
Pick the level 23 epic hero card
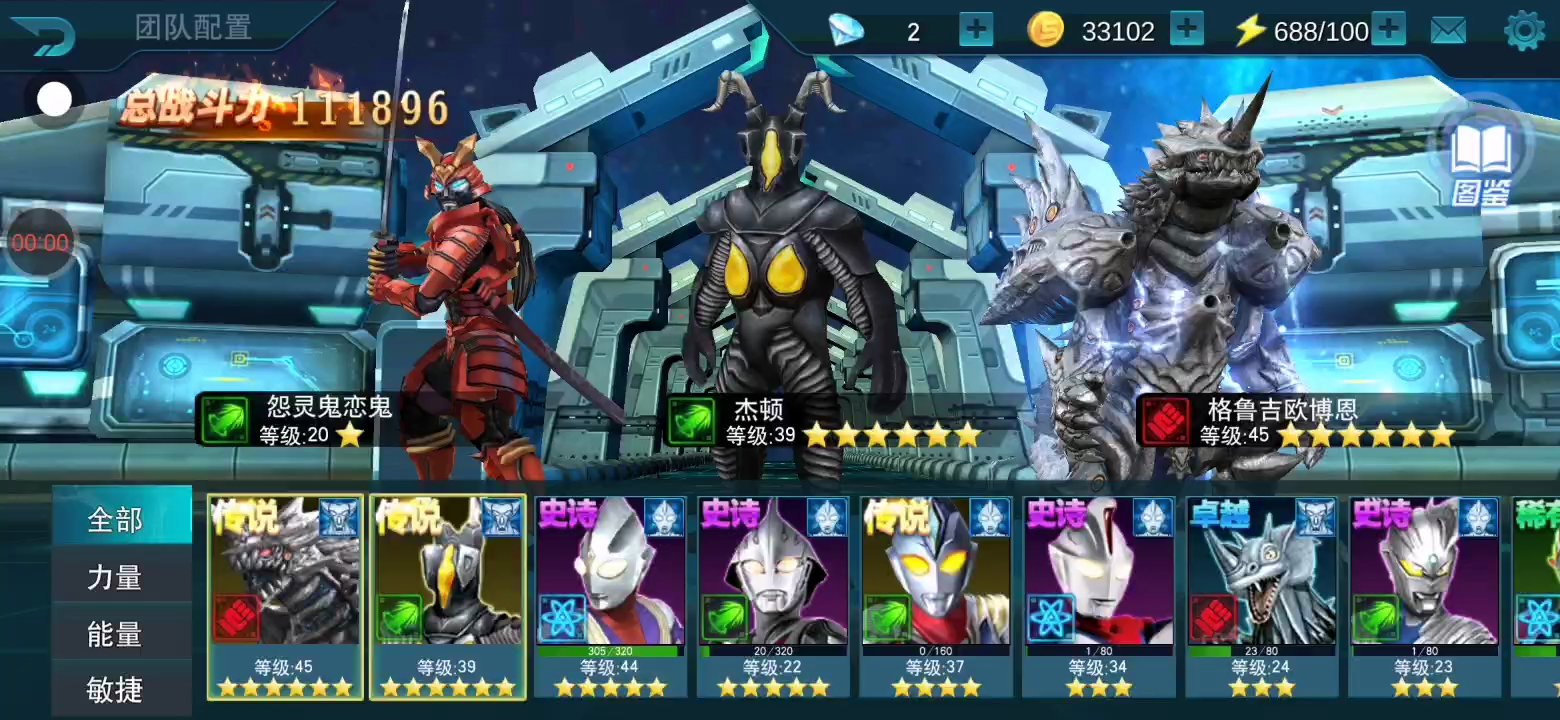(1425, 596)
